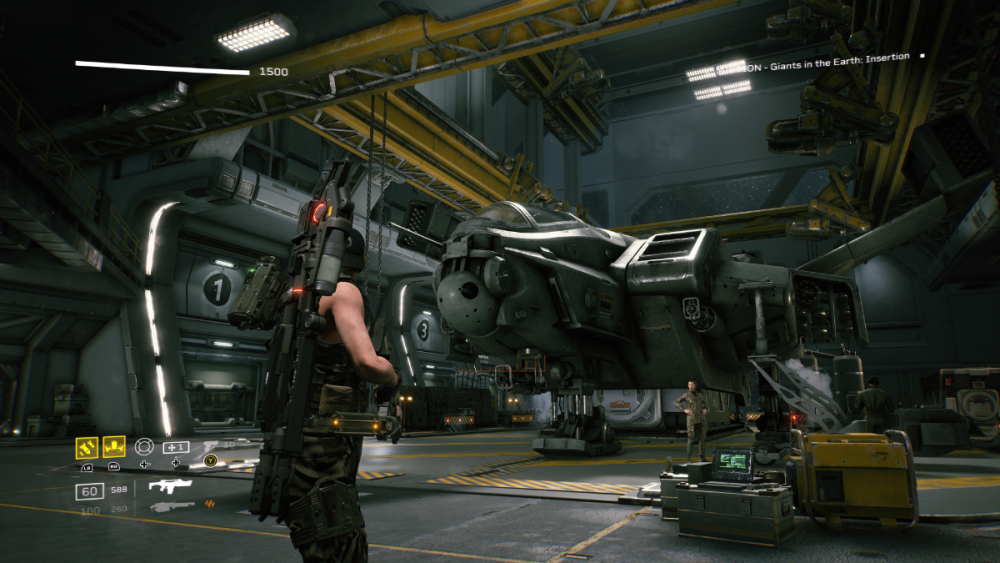Activate the yellow ground blast ability icon
The image size is (1000, 563).
point(114,447)
